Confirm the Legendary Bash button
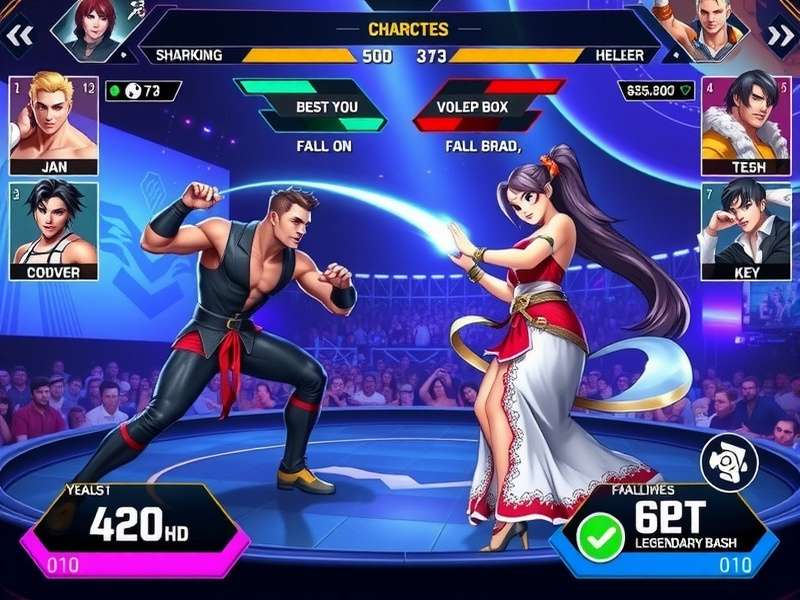 pyautogui.click(x=664, y=530)
